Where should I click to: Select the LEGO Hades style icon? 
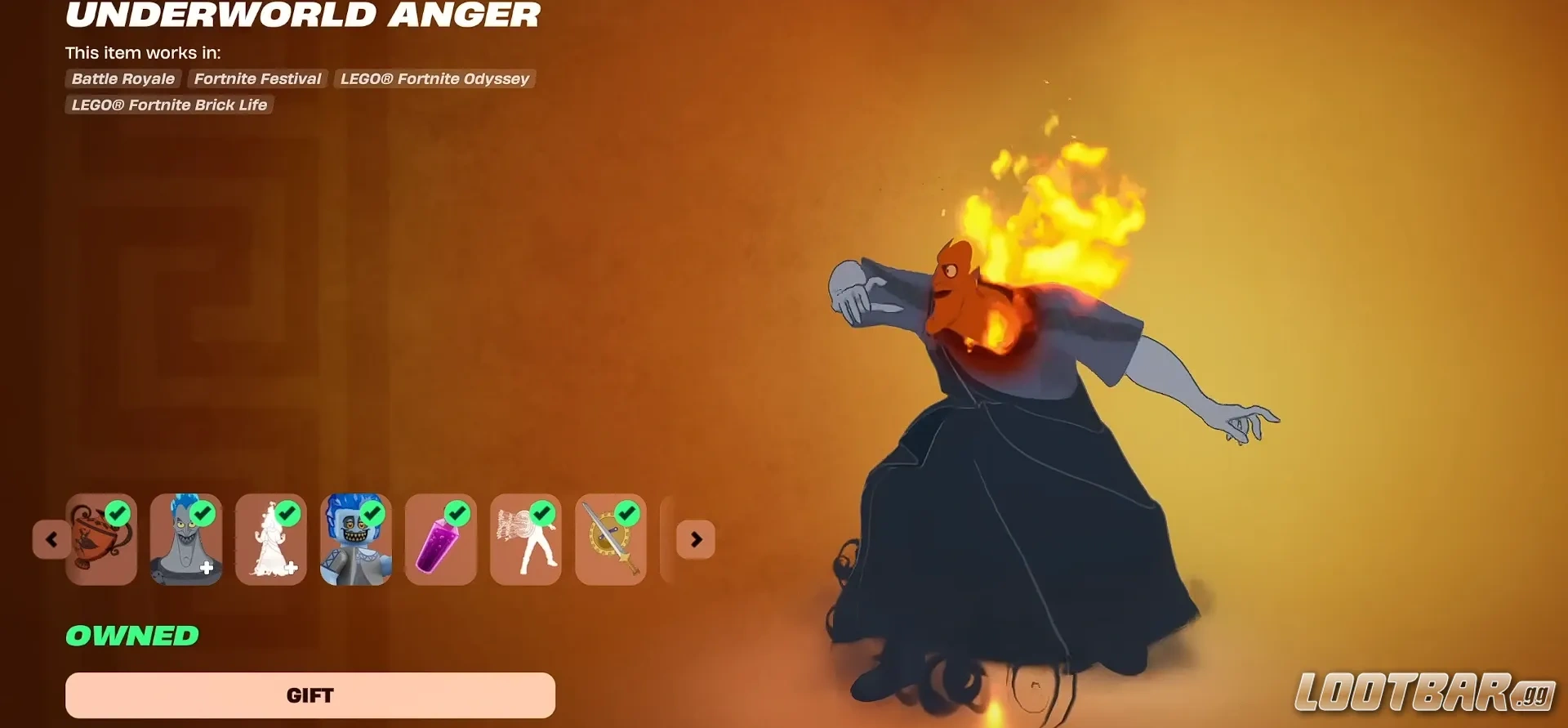355,539
